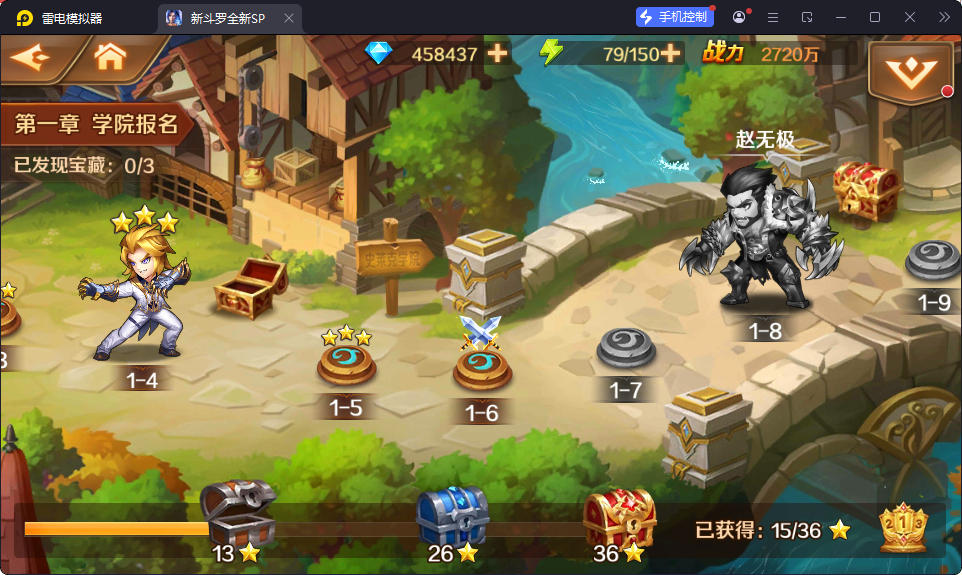This screenshot has width=962, height=575.
Task: Select stage 1-5
Action: click(x=346, y=365)
